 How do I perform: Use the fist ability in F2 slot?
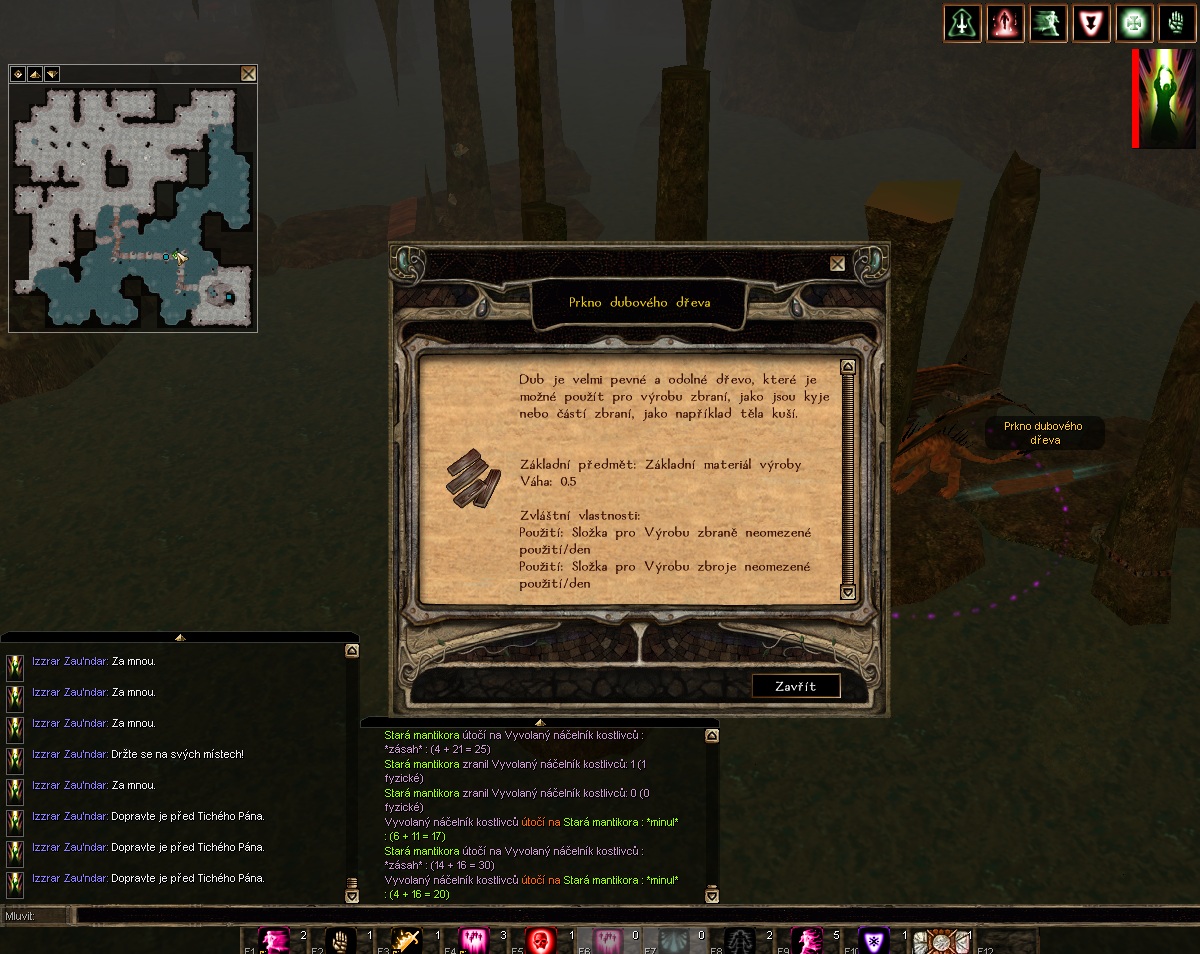click(x=341, y=941)
